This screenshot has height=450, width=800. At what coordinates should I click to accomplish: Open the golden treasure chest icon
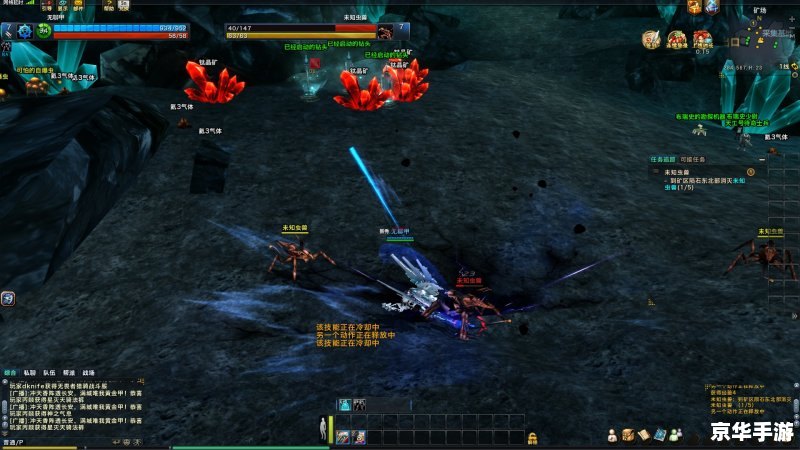(628, 434)
